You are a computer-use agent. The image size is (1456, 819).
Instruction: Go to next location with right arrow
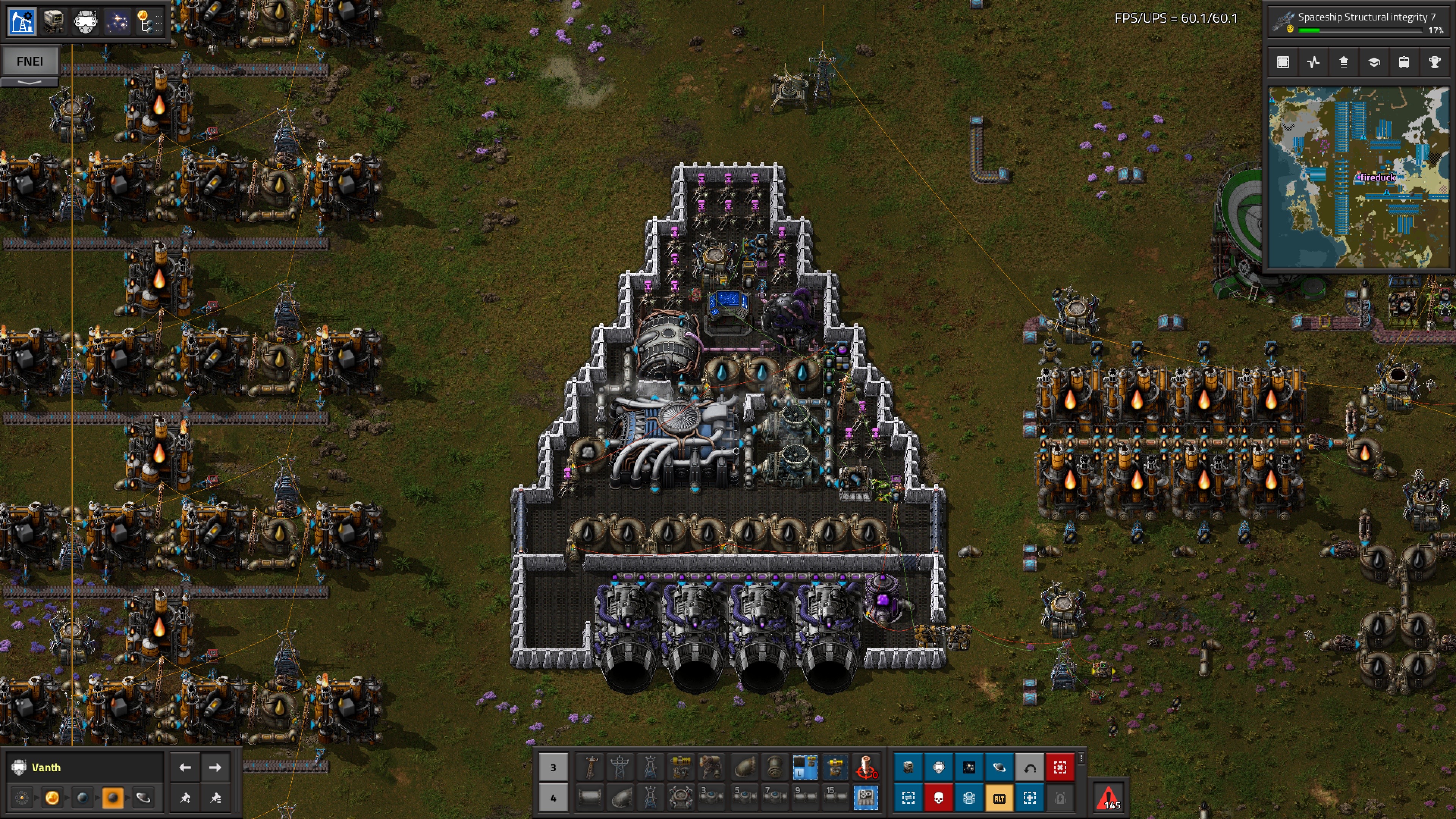click(215, 767)
